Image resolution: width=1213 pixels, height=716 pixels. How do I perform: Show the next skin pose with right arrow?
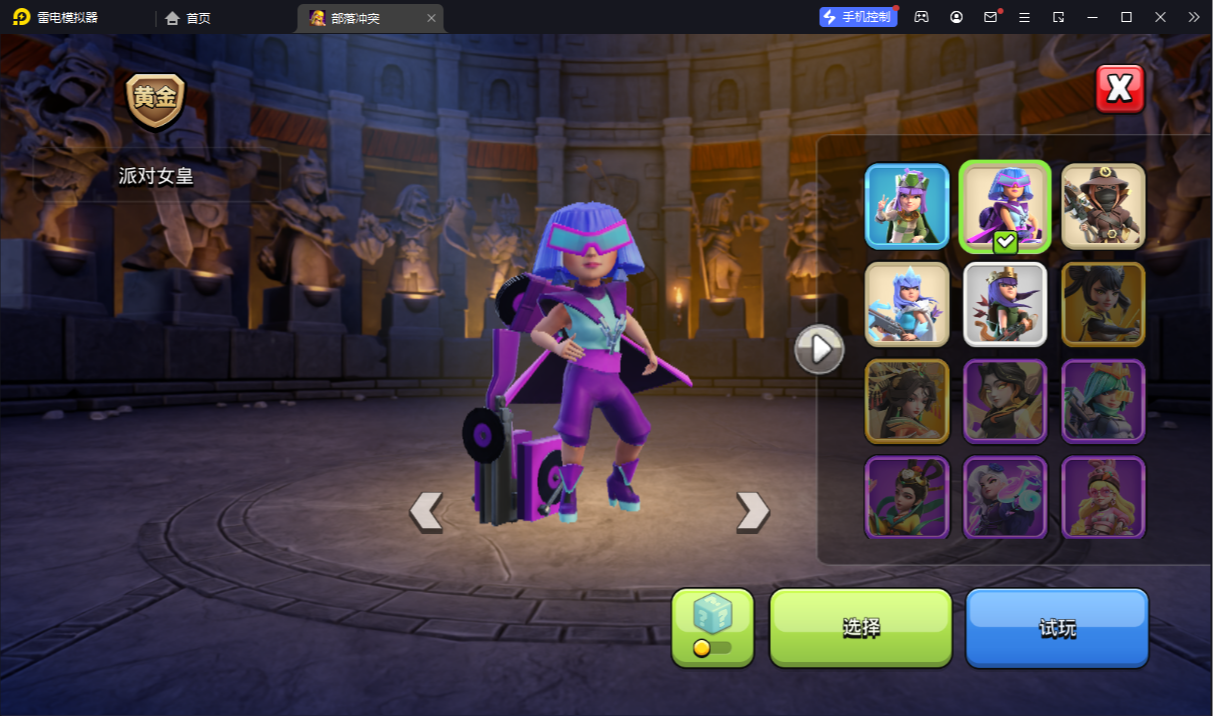click(x=752, y=511)
